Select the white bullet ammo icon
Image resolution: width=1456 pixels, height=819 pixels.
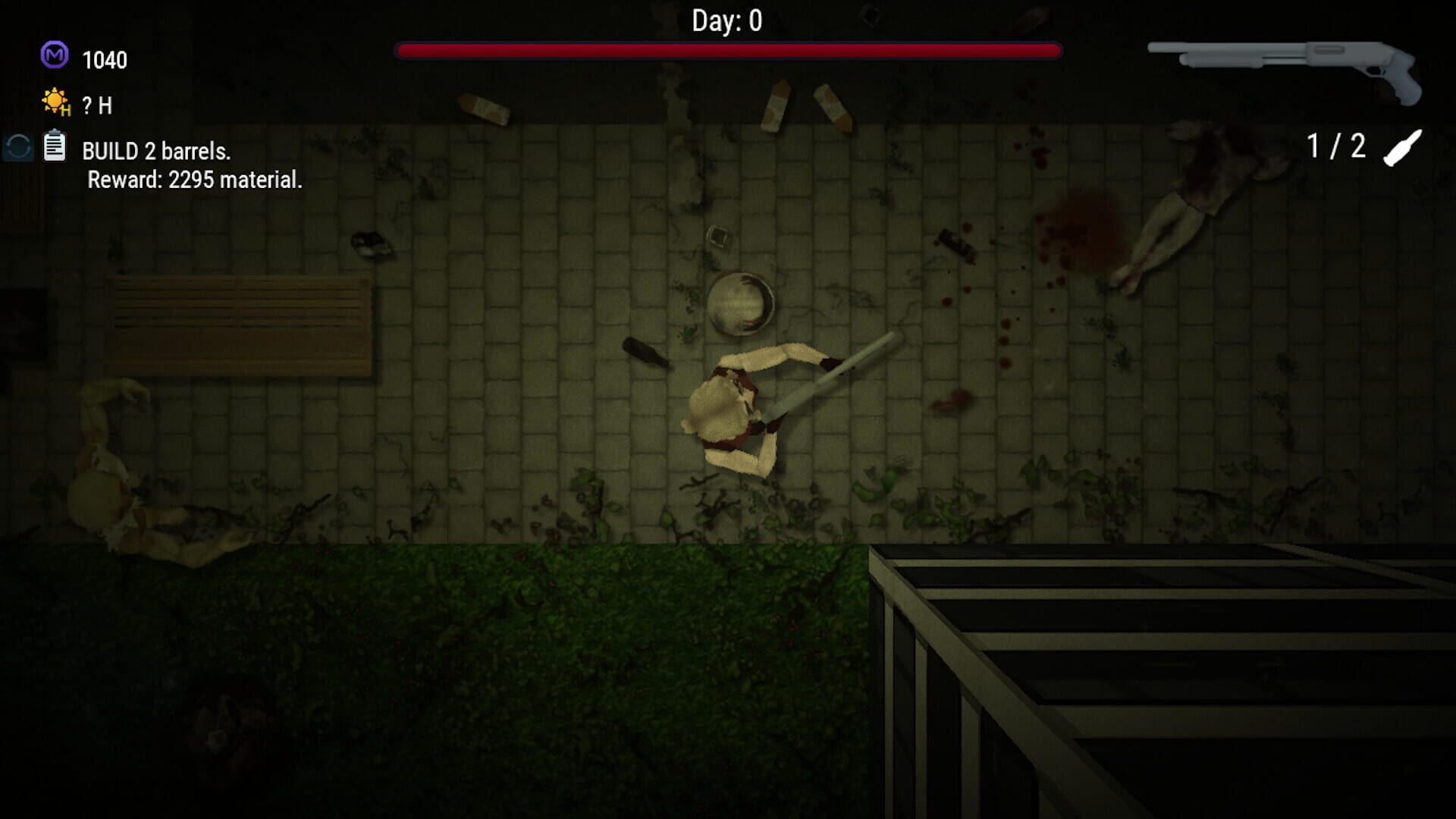coord(1401,149)
